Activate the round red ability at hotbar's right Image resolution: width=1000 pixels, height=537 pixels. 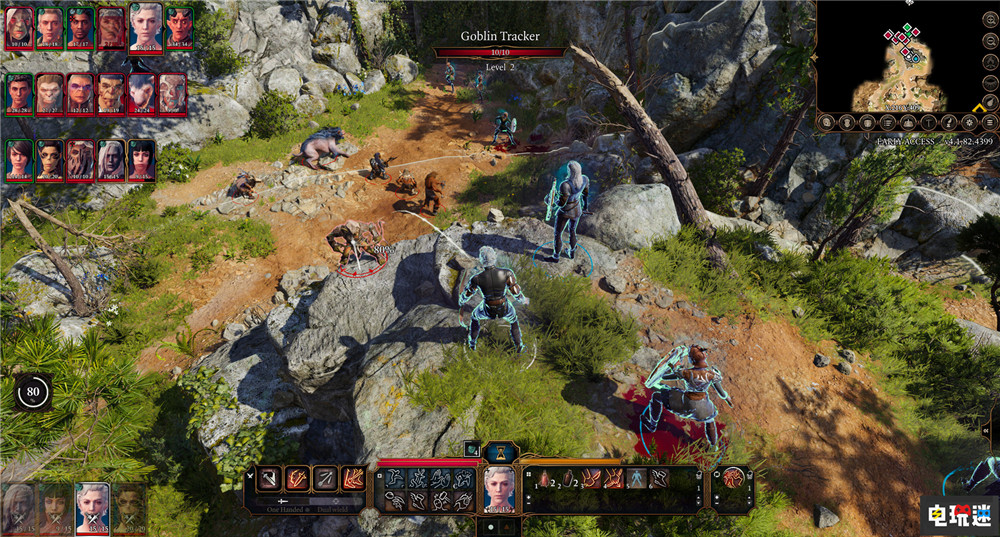734,479
